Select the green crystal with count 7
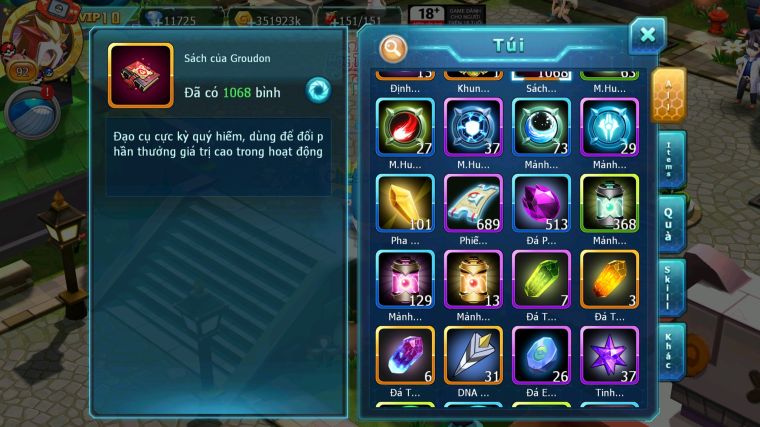The image size is (760, 427). [x=541, y=279]
